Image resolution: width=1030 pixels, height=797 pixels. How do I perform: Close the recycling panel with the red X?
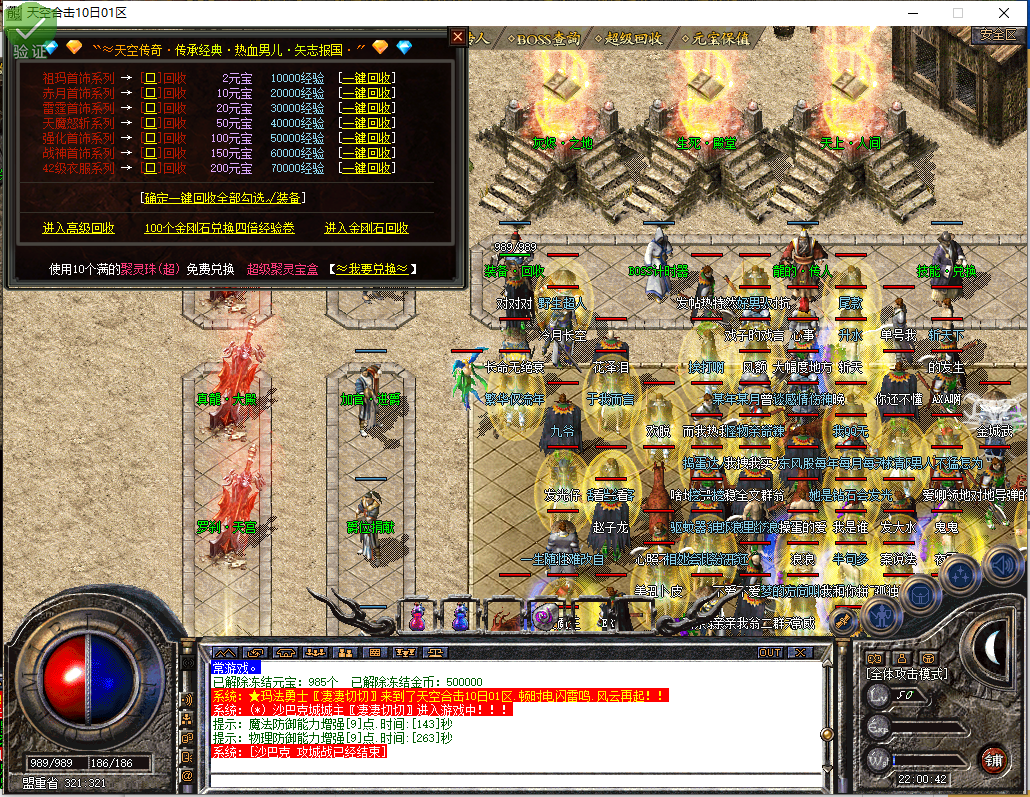coord(458,37)
